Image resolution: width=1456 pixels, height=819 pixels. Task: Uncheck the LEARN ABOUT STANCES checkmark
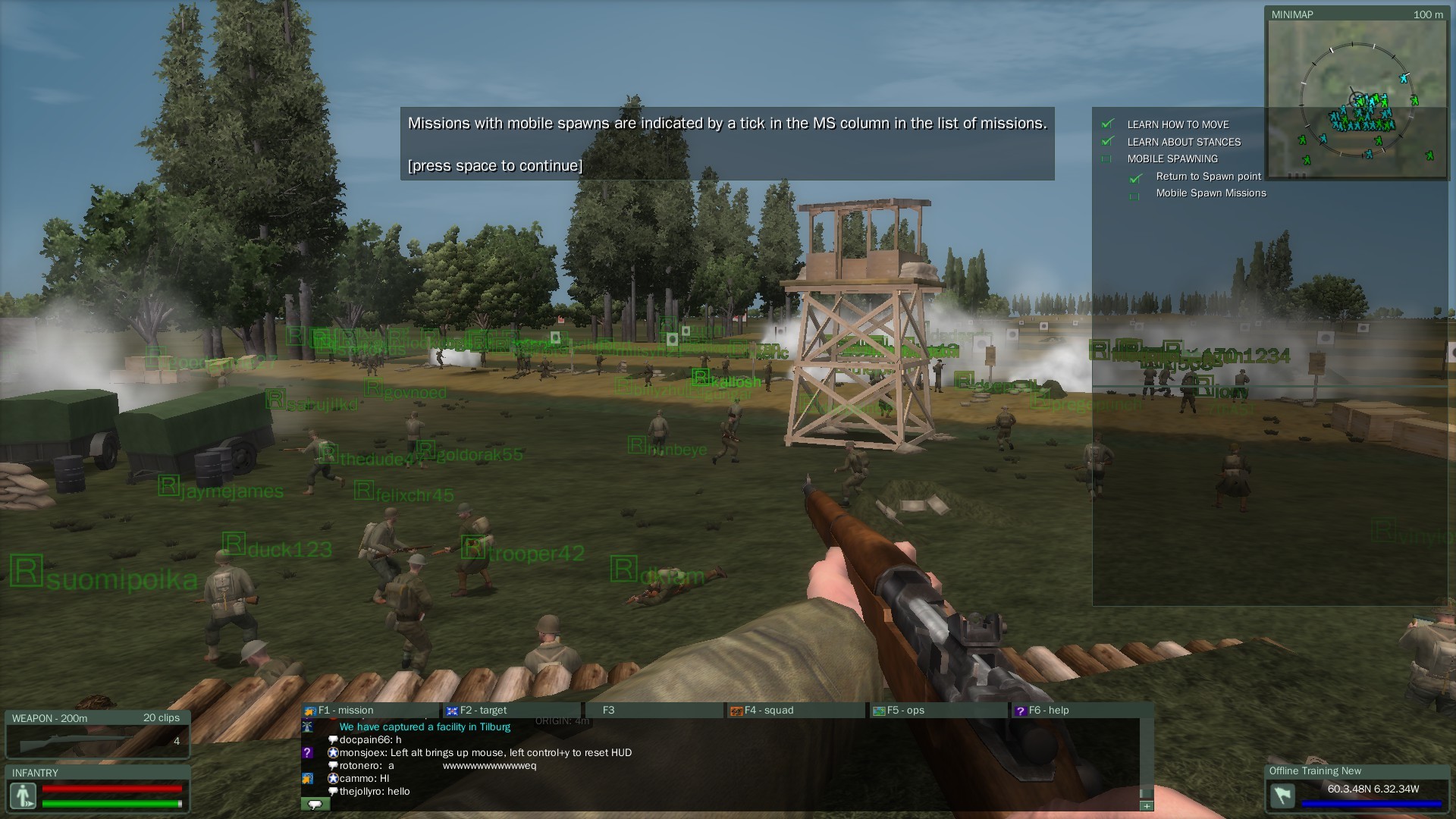point(1107,142)
